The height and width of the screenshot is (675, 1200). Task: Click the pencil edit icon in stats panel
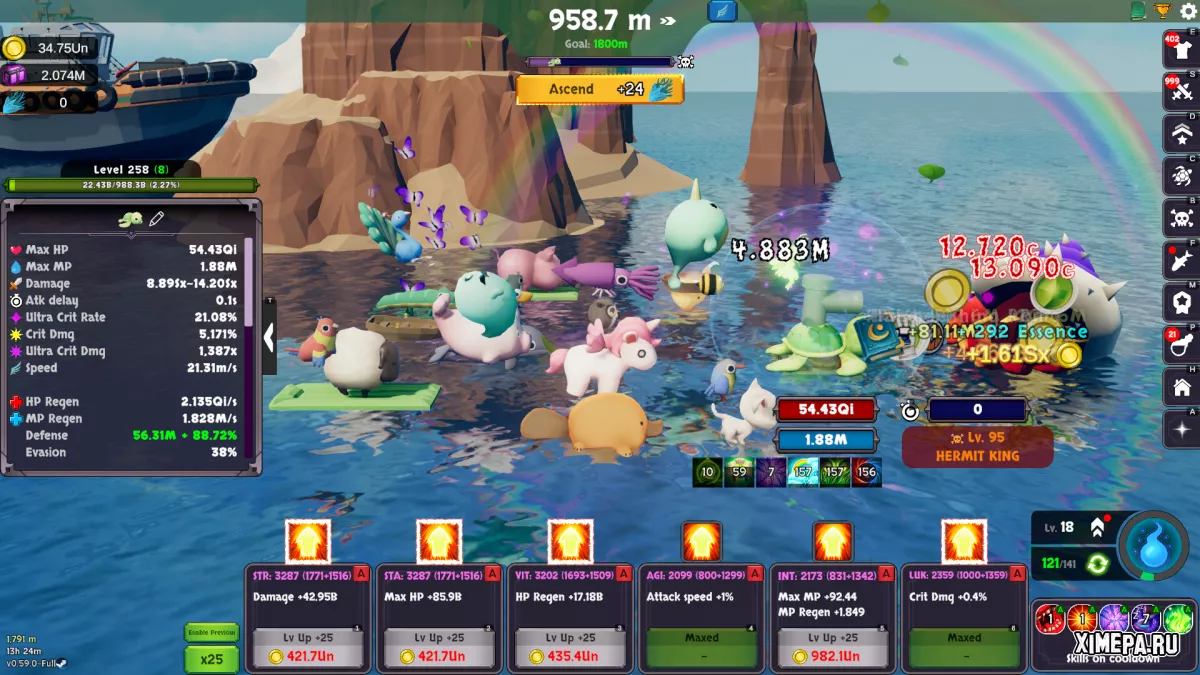coord(157,219)
